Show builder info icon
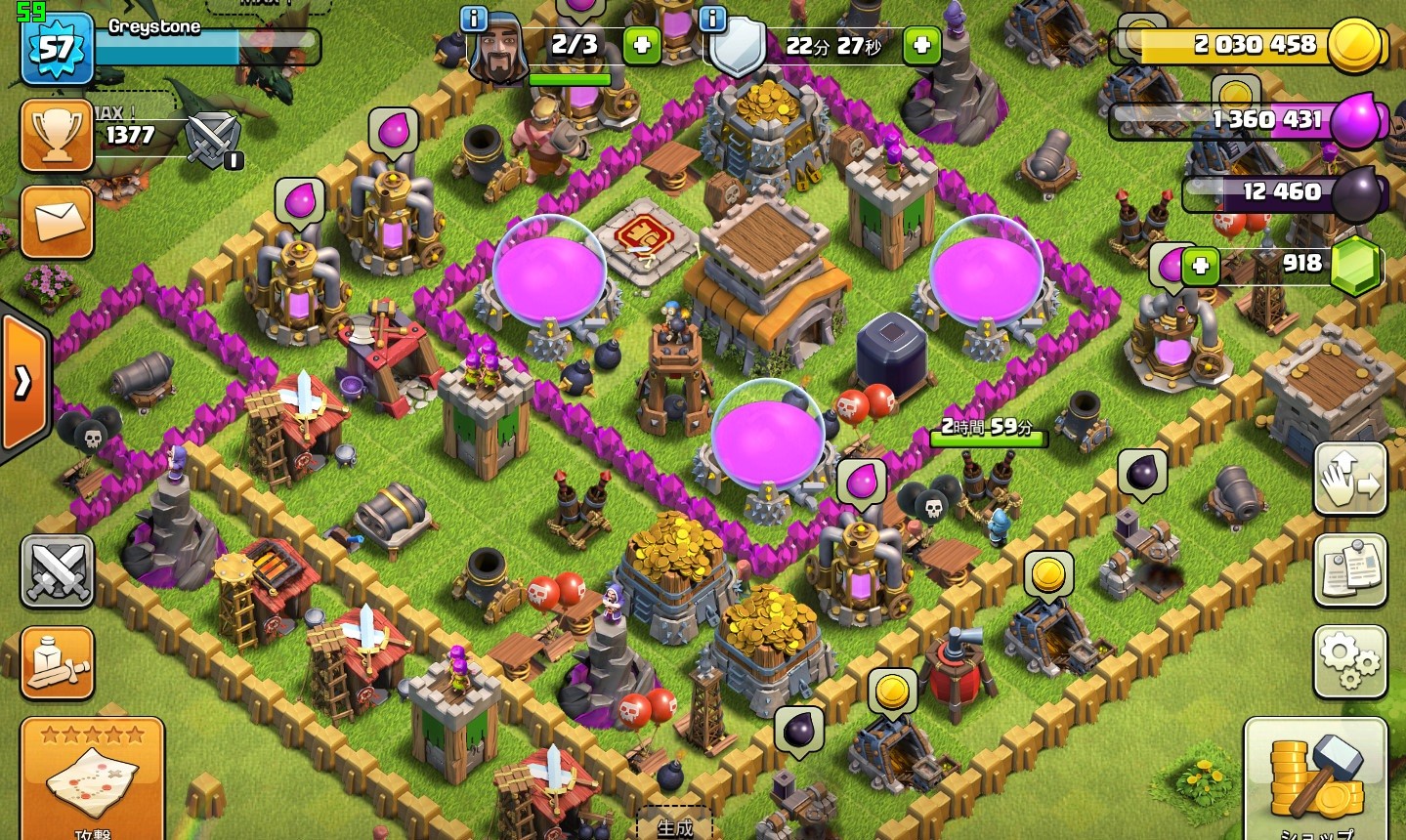Viewport: 1406px width, 840px height. 474,19
